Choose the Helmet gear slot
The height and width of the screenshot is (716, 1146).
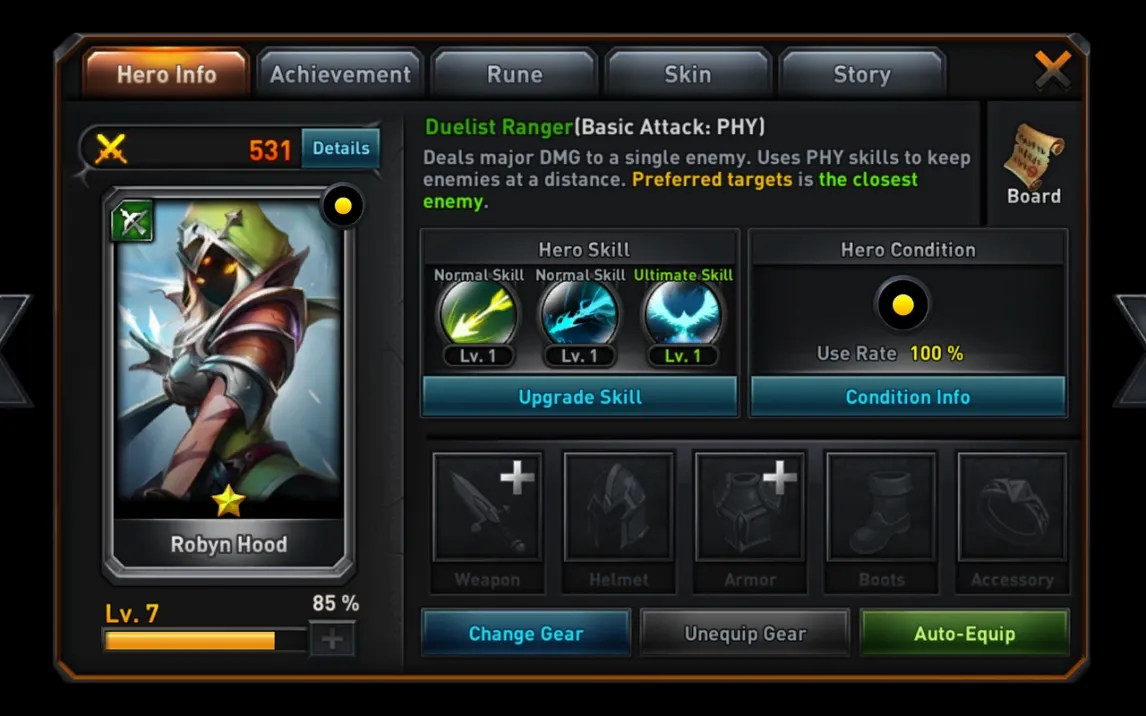click(x=618, y=507)
